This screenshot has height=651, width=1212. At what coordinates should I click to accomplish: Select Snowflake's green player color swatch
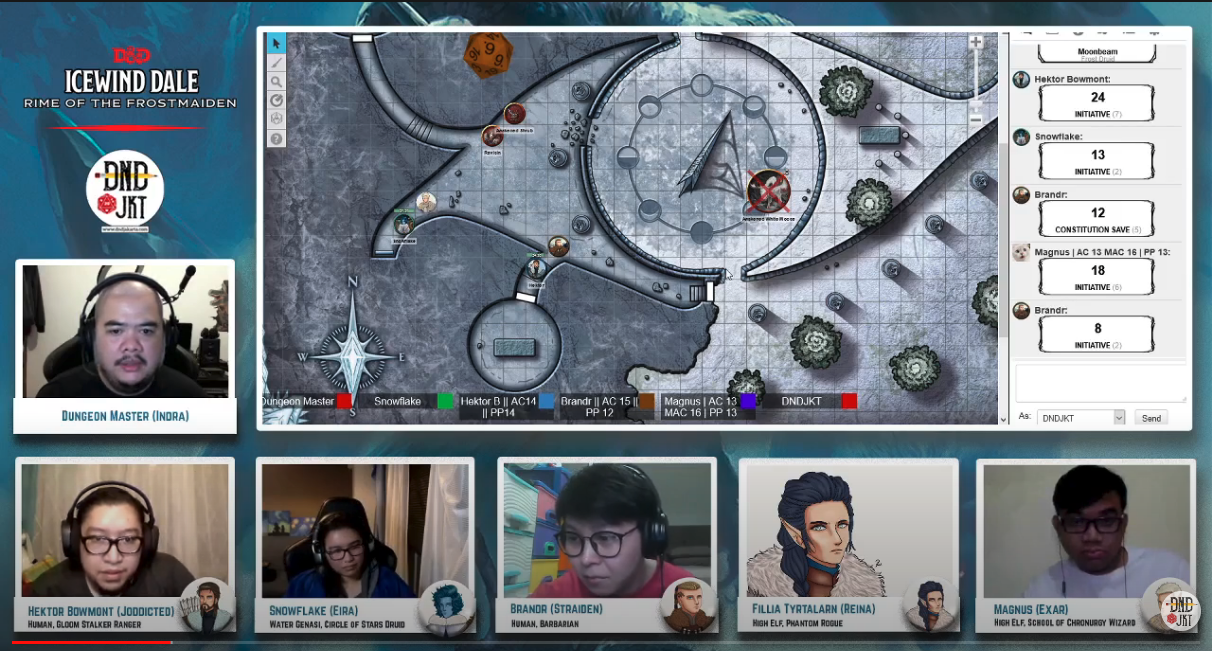(446, 401)
